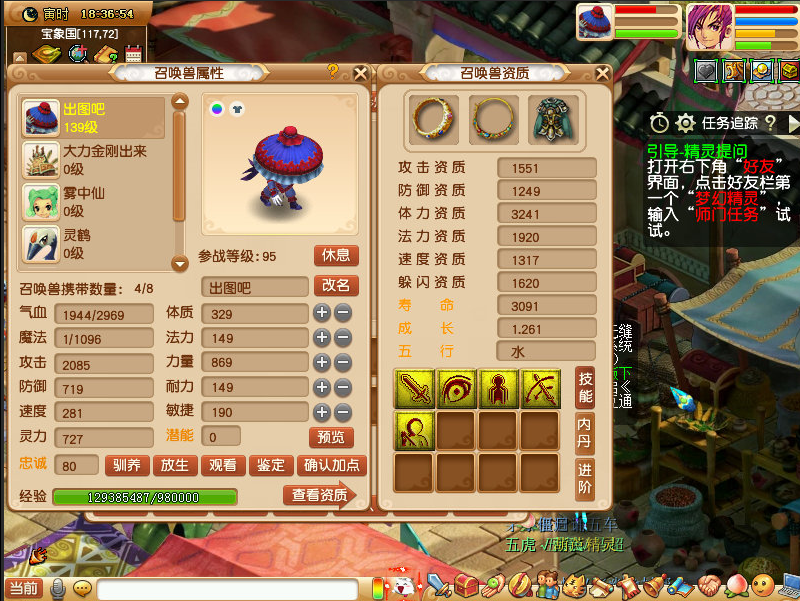The width and height of the screenshot is (800, 601).
Task: Feed the pet using 驯养
Action: (126, 465)
